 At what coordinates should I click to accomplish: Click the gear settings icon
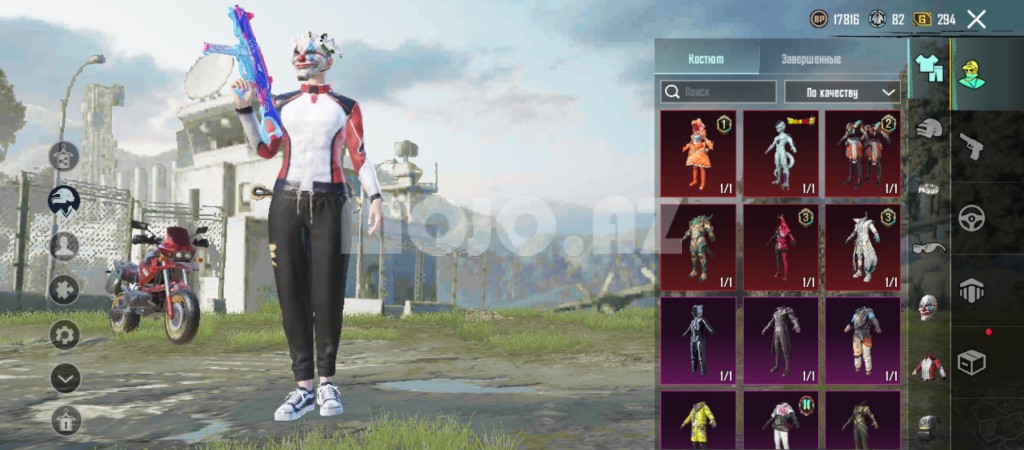pos(65,334)
